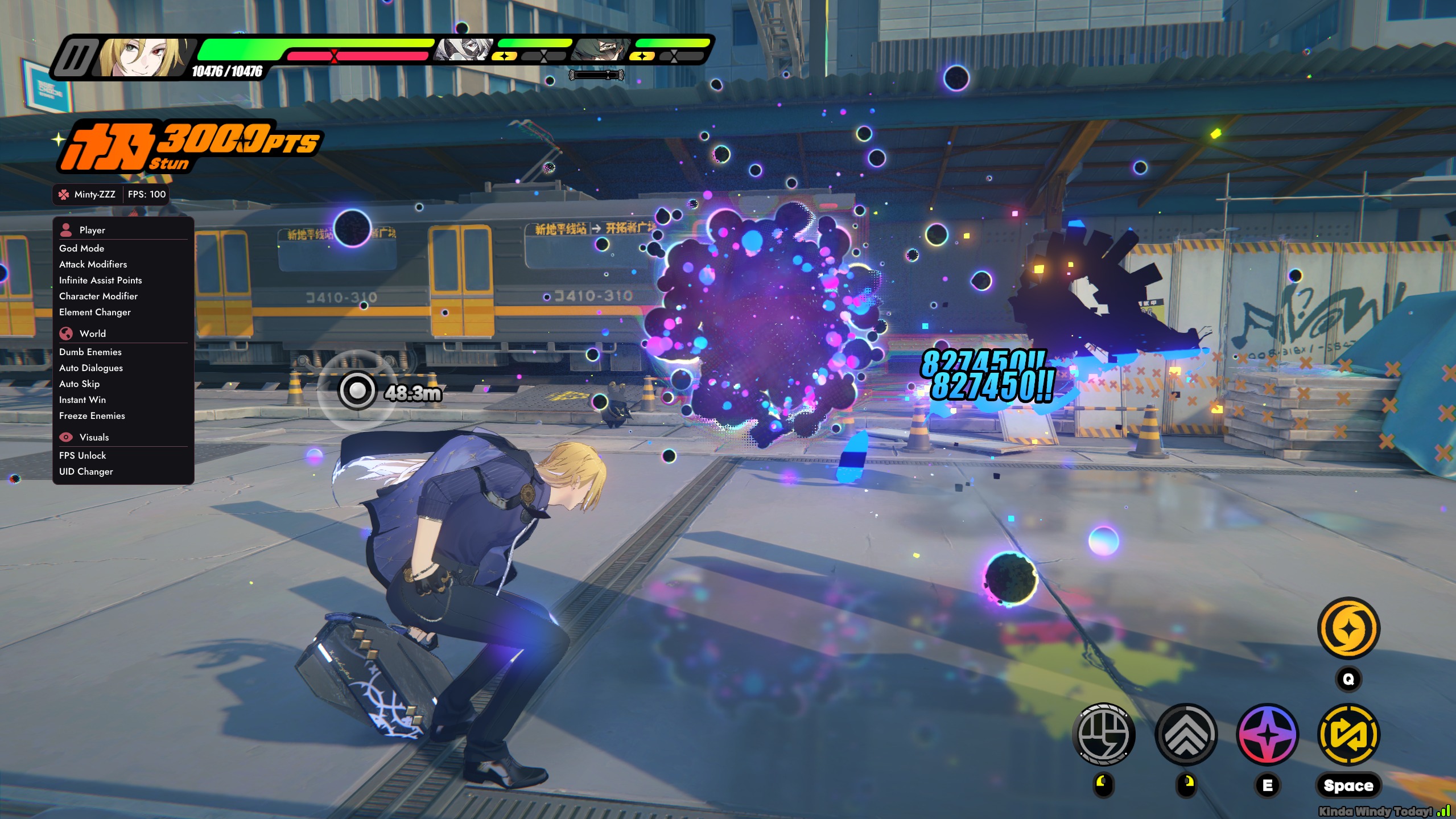Use the fist basic attack icon

coord(1104,734)
